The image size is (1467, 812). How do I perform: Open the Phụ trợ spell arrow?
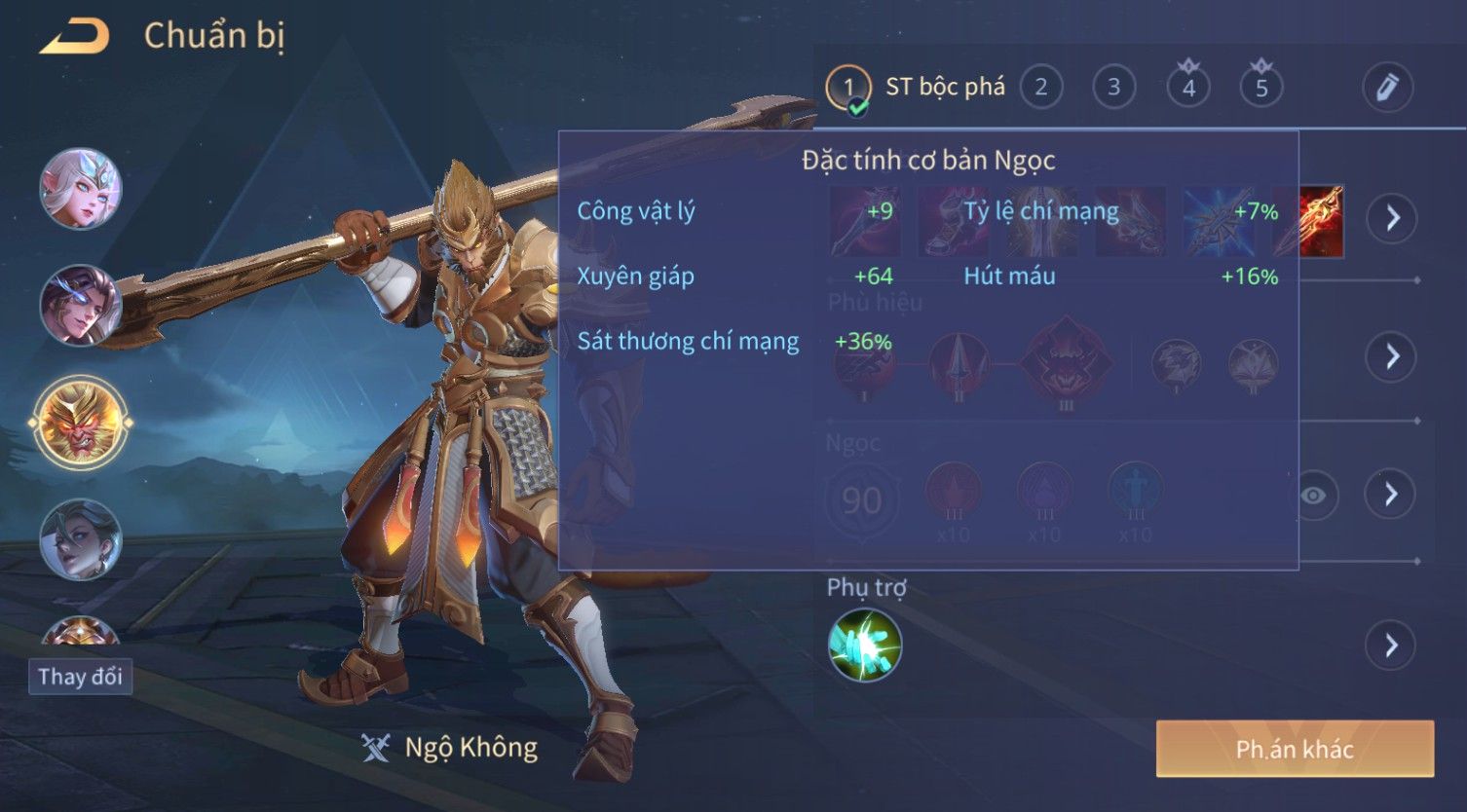click(1391, 645)
